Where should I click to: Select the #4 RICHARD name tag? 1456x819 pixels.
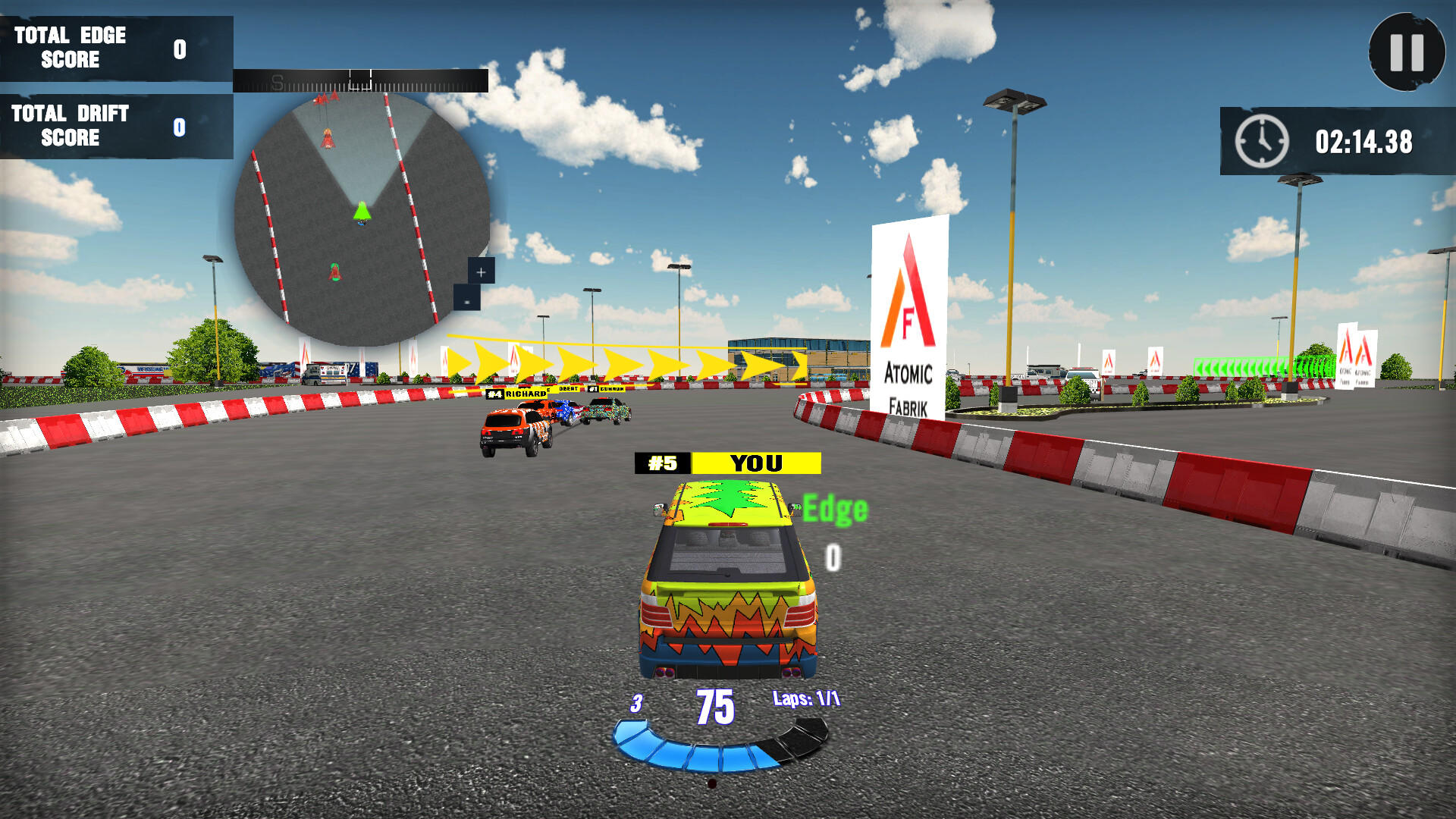tap(518, 394)
